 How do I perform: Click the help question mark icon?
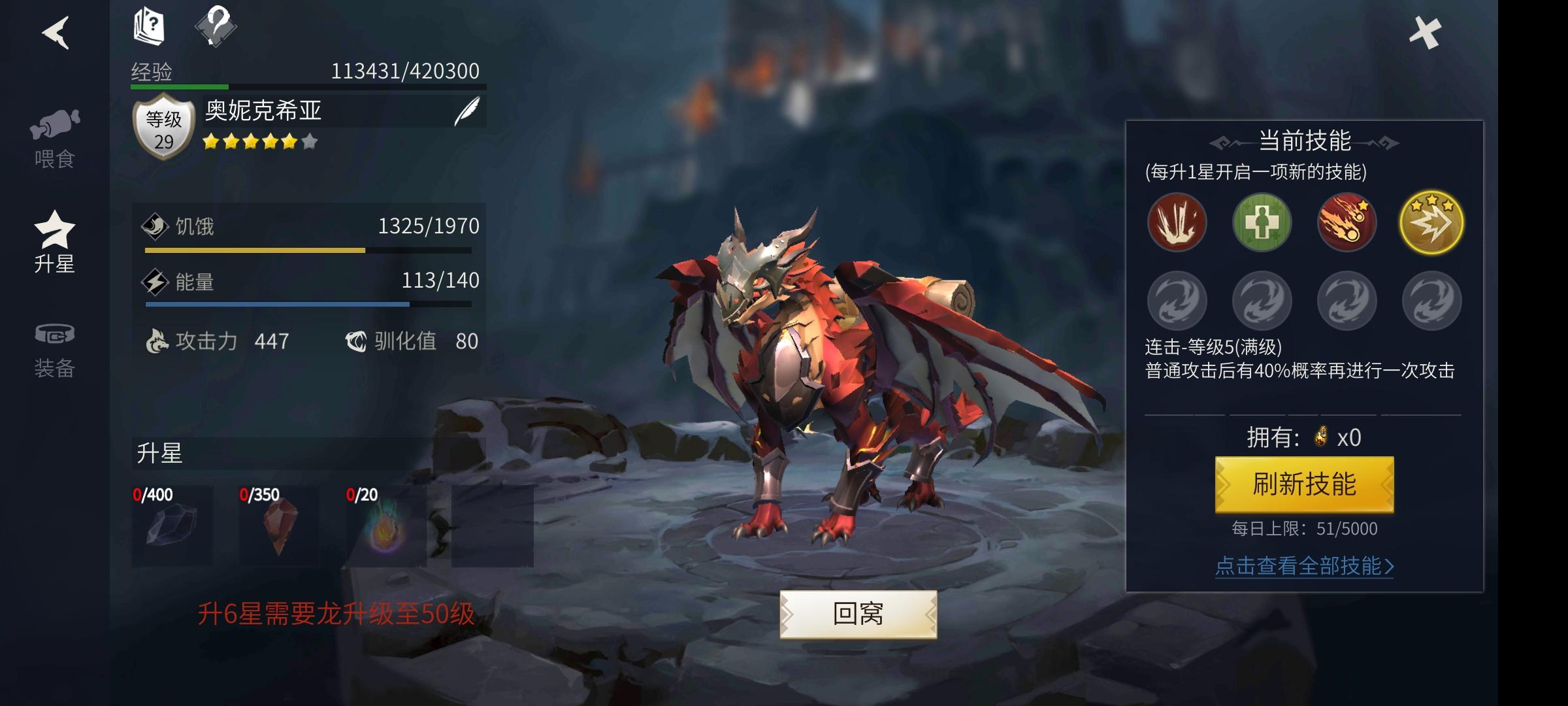click(216, 26)
